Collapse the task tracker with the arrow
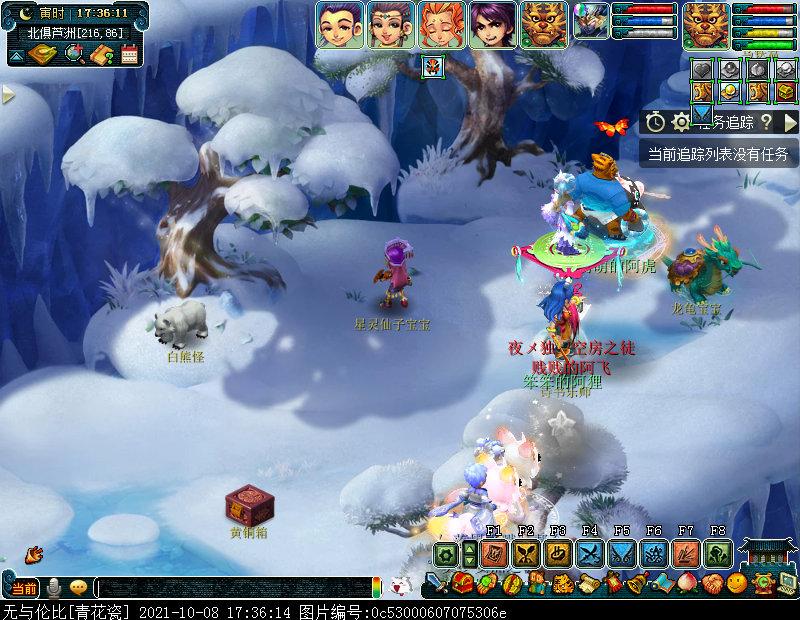This screenshot has width=800, height=620. [790, 122]
